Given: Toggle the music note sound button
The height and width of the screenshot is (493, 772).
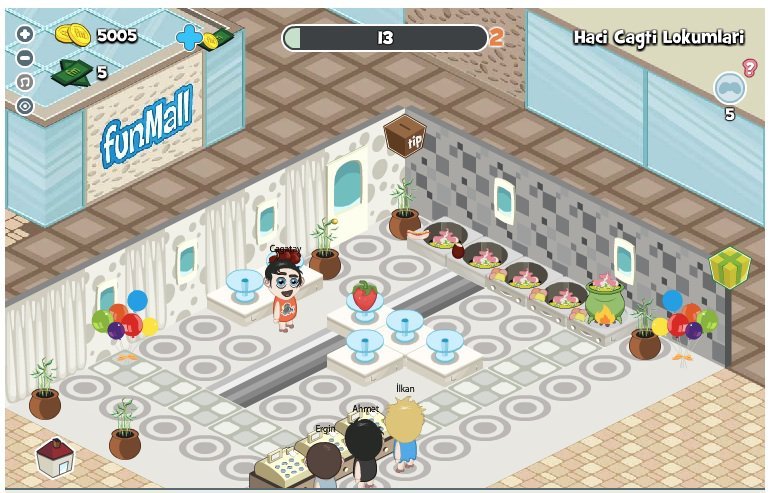Looking at the screenshot, I should pyautogui.click(x=25, y=82).
